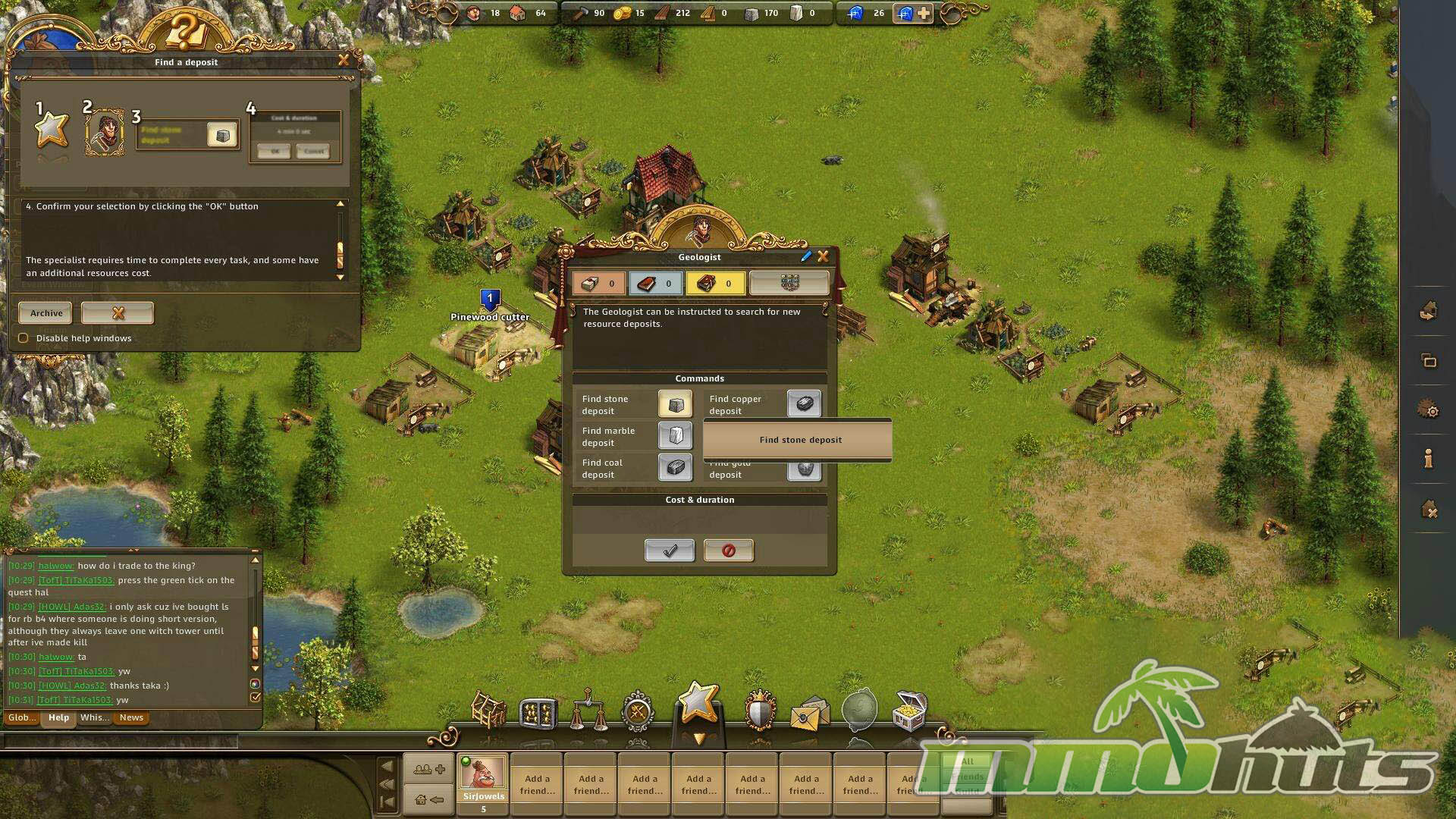Click the gems plus button
This screenshot has height=819, width=1456.
[x=924, y=13]
